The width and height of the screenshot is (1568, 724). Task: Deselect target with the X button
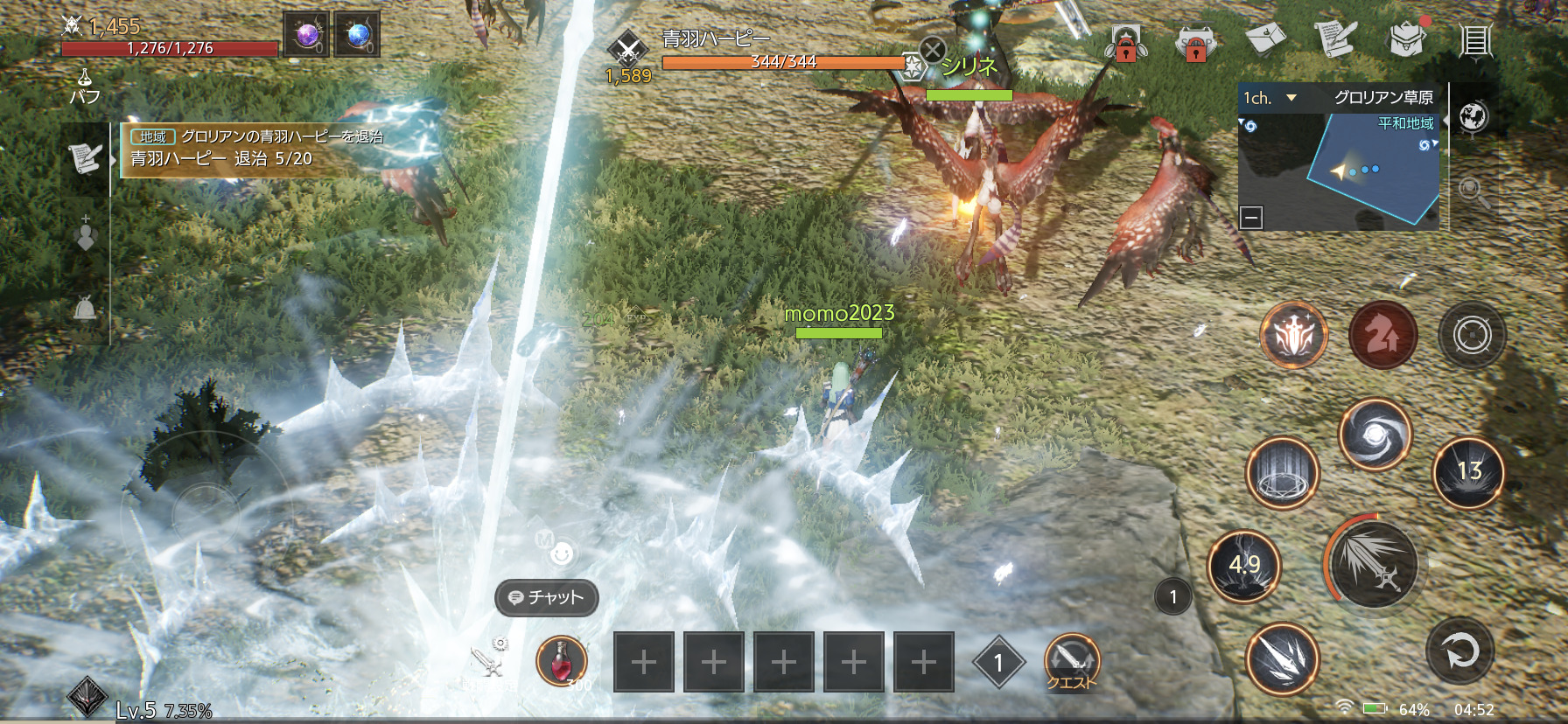pos(933,50)
